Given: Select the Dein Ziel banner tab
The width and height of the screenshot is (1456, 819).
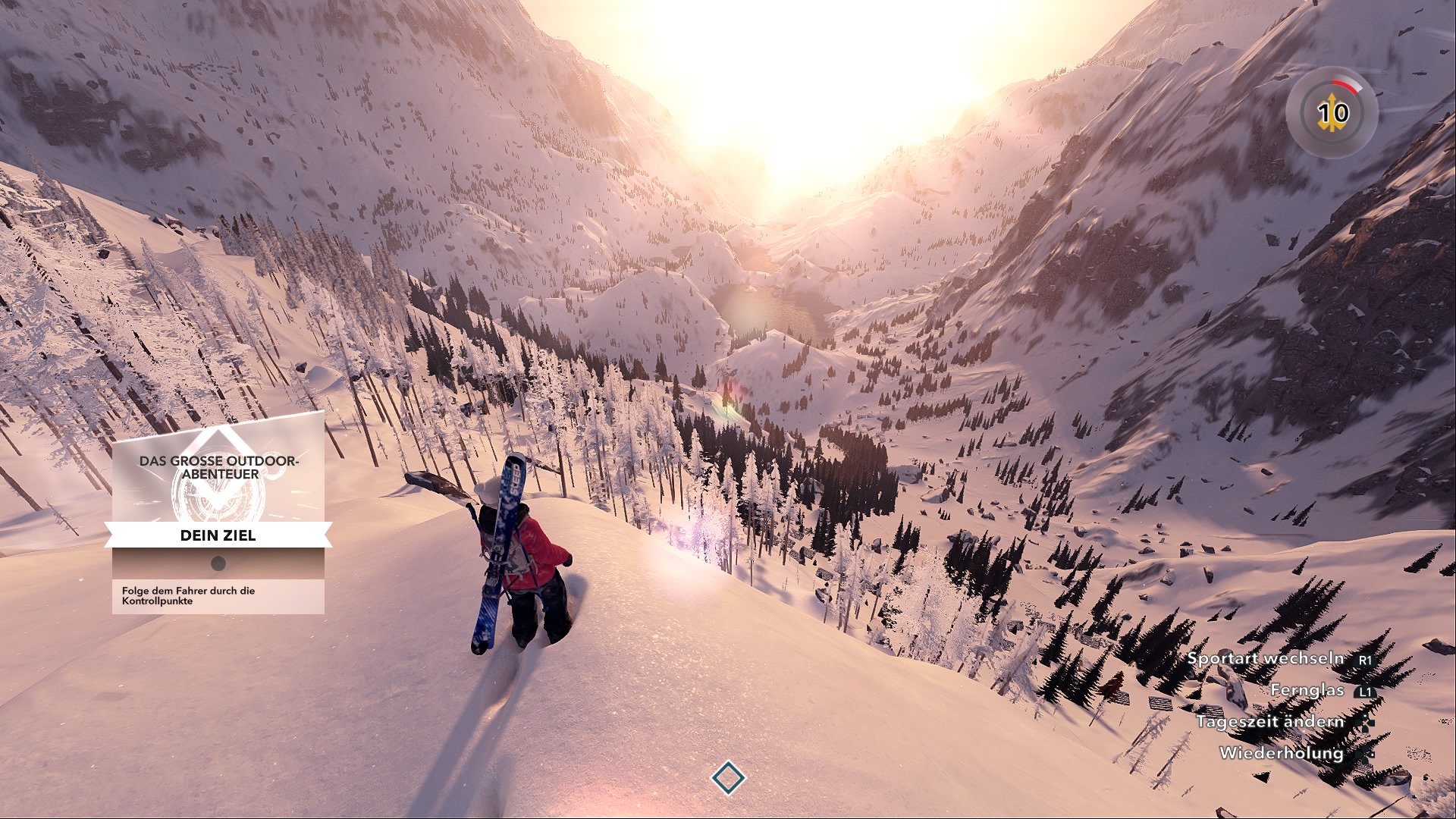Looking at the screenshot, I should coord(218,535).
